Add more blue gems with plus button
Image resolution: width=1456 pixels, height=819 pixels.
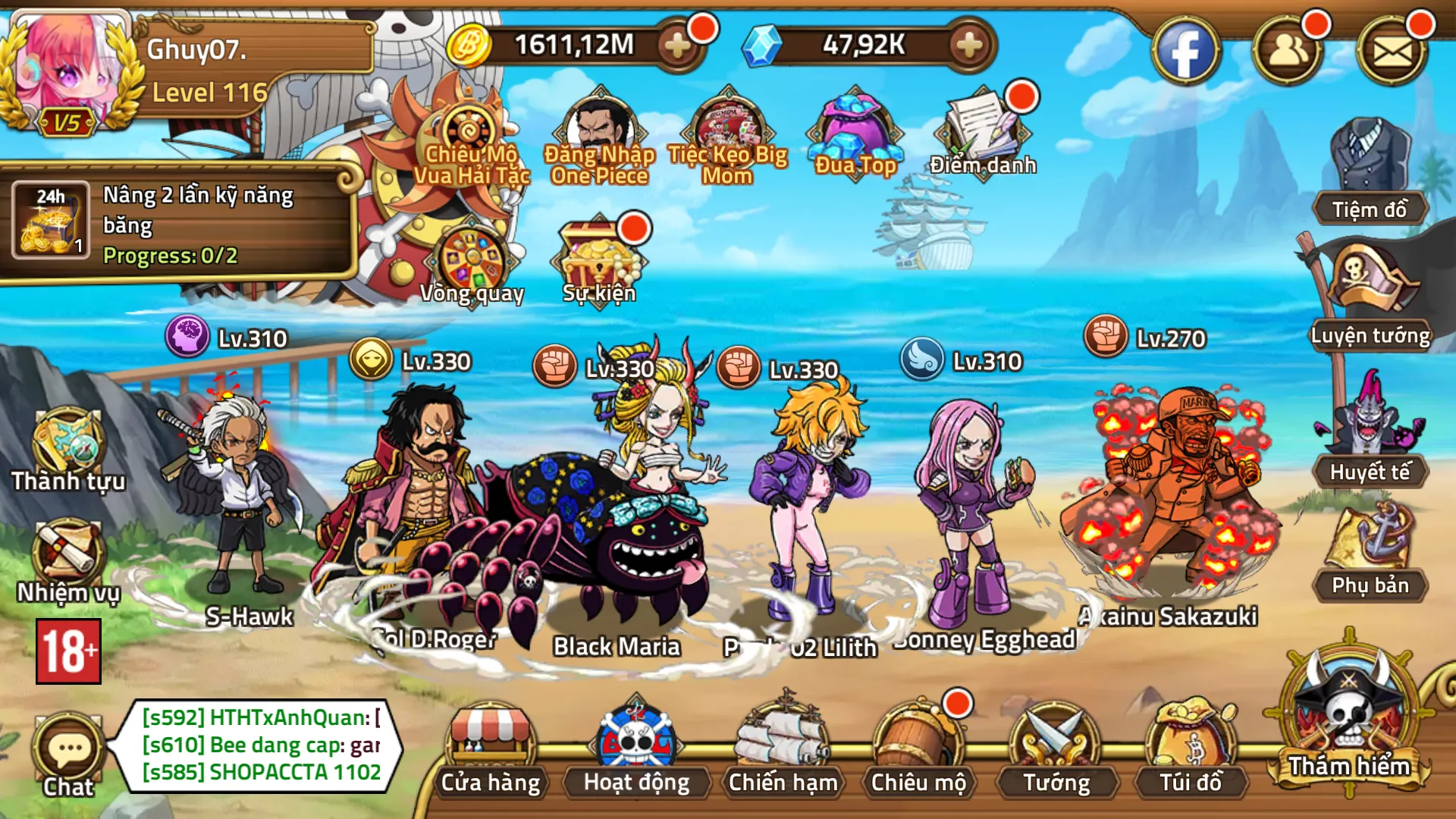(968, 45)
